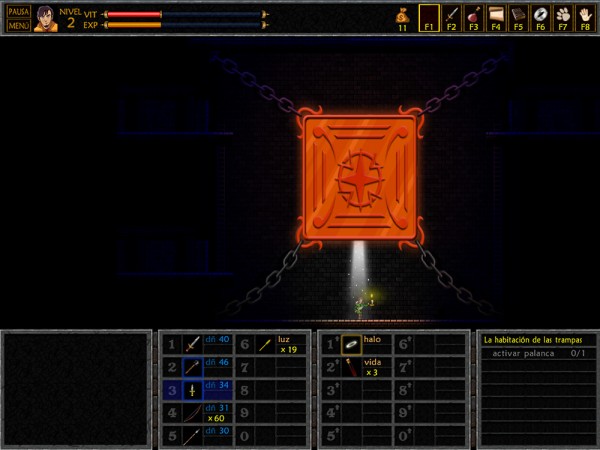
Task: Click the PAUSA button
Action: [18, 11]
